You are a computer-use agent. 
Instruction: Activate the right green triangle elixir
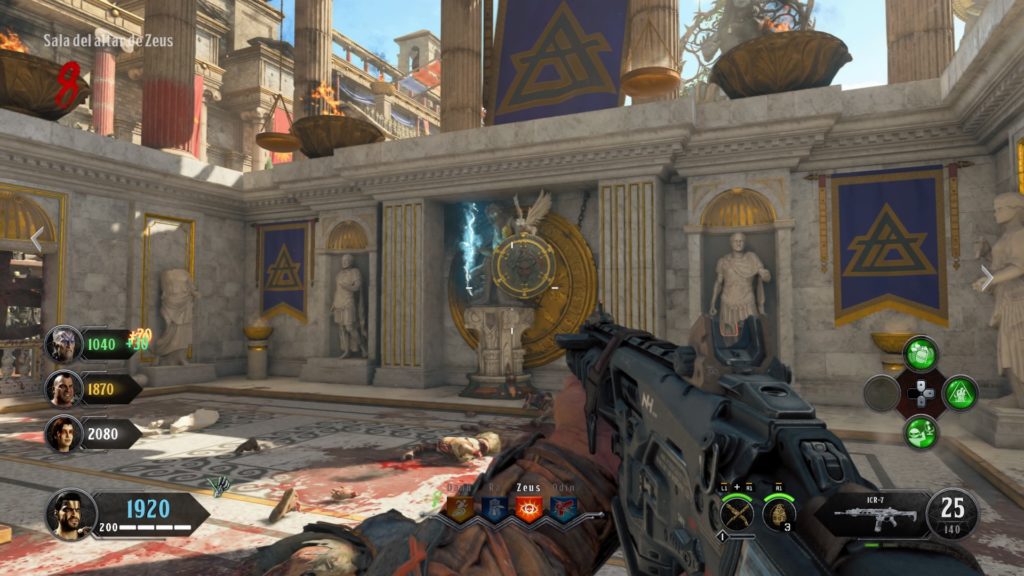pyautogui.click(x=960, y=393)
